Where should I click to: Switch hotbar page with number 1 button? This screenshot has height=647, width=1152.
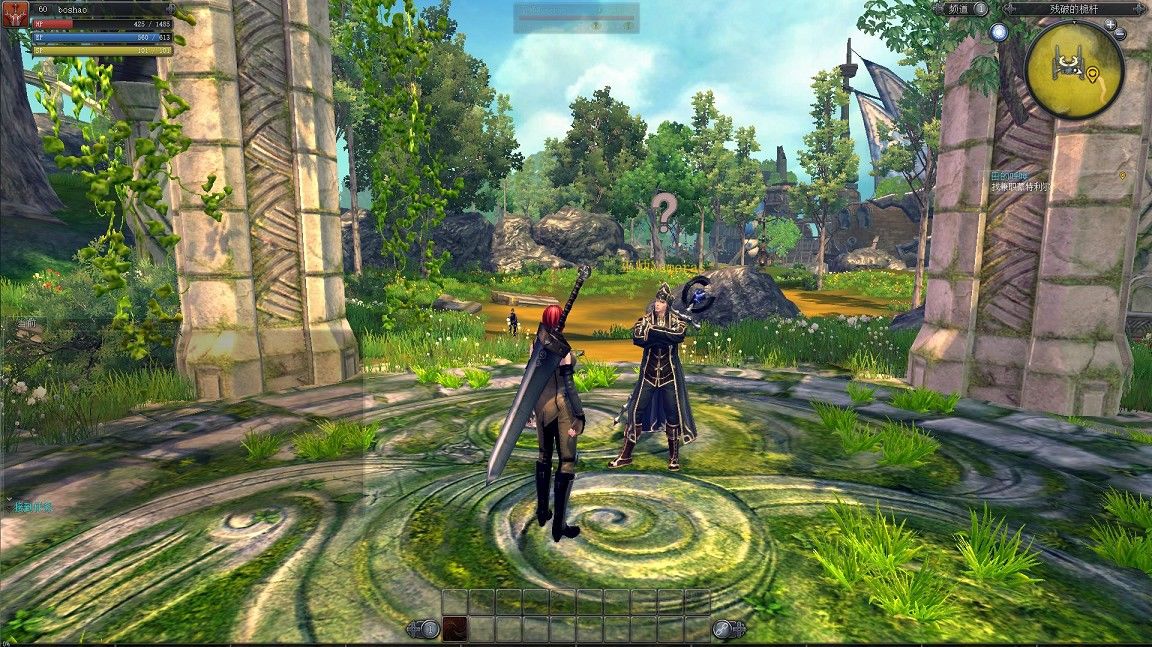429,629
